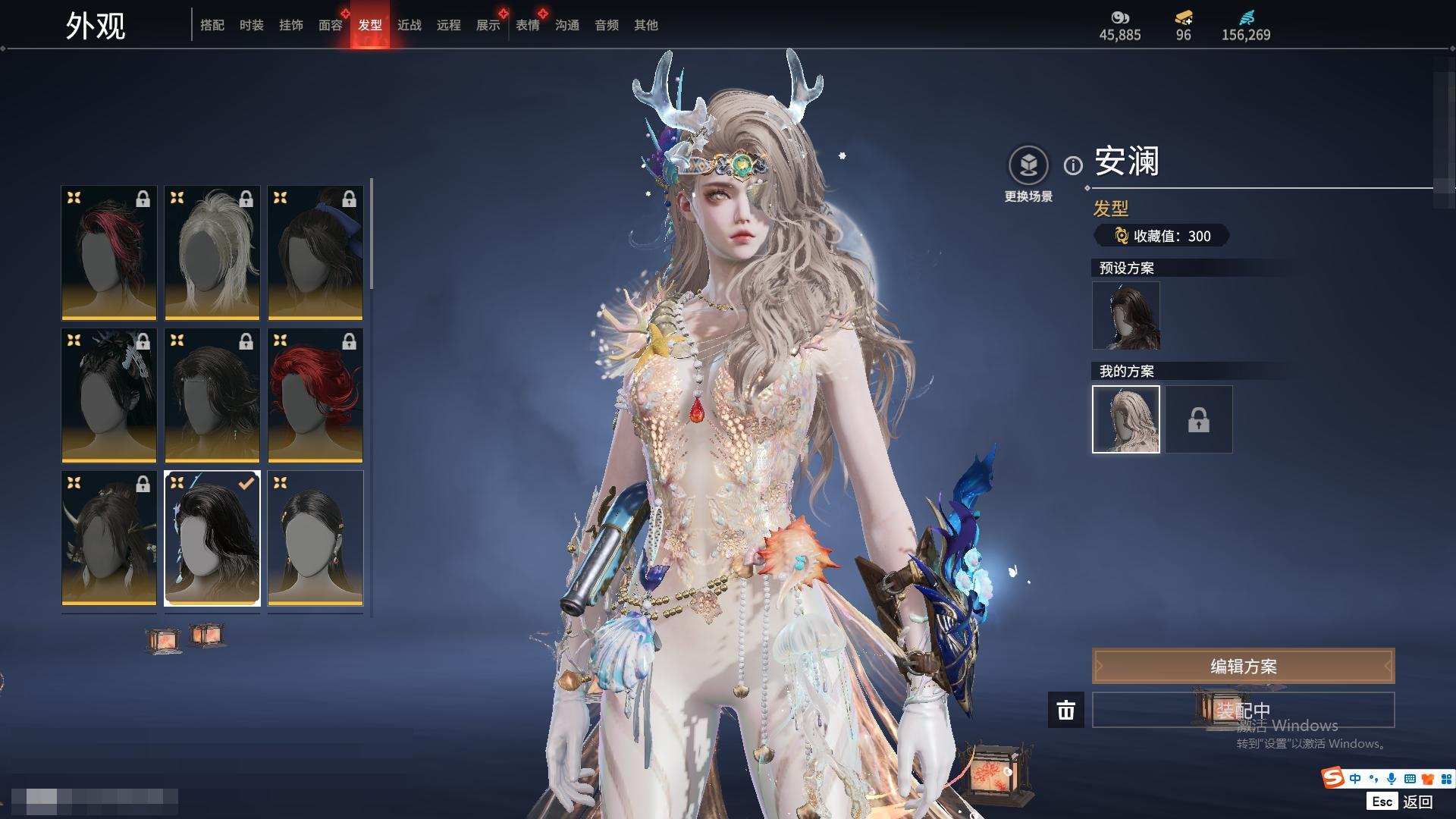Image resolution: width=1456 pixels, height=819 pixels.
Task: Open the 其他 tab
Action: (646, 25)
